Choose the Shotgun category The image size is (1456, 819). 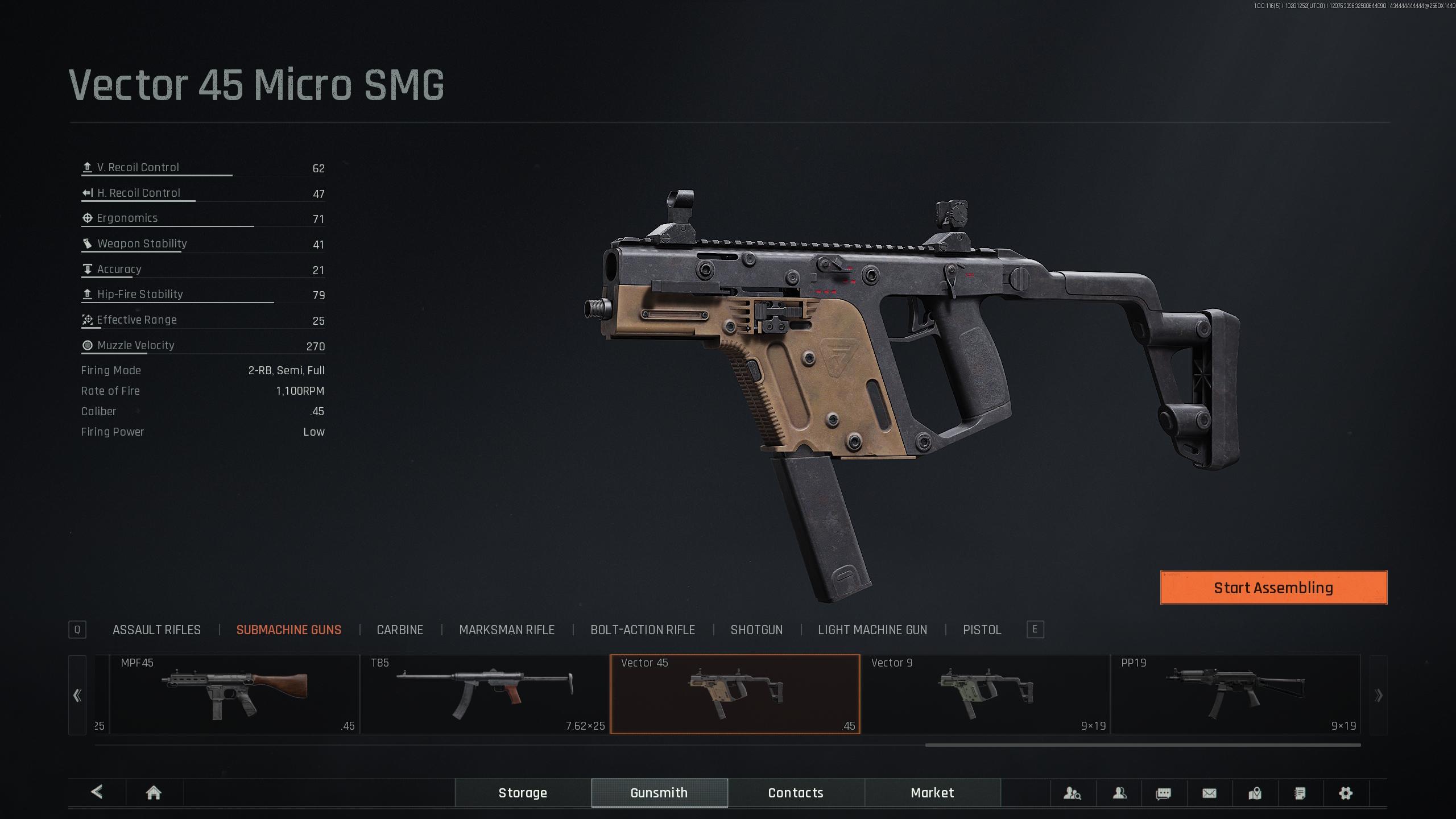click(756, 630)
